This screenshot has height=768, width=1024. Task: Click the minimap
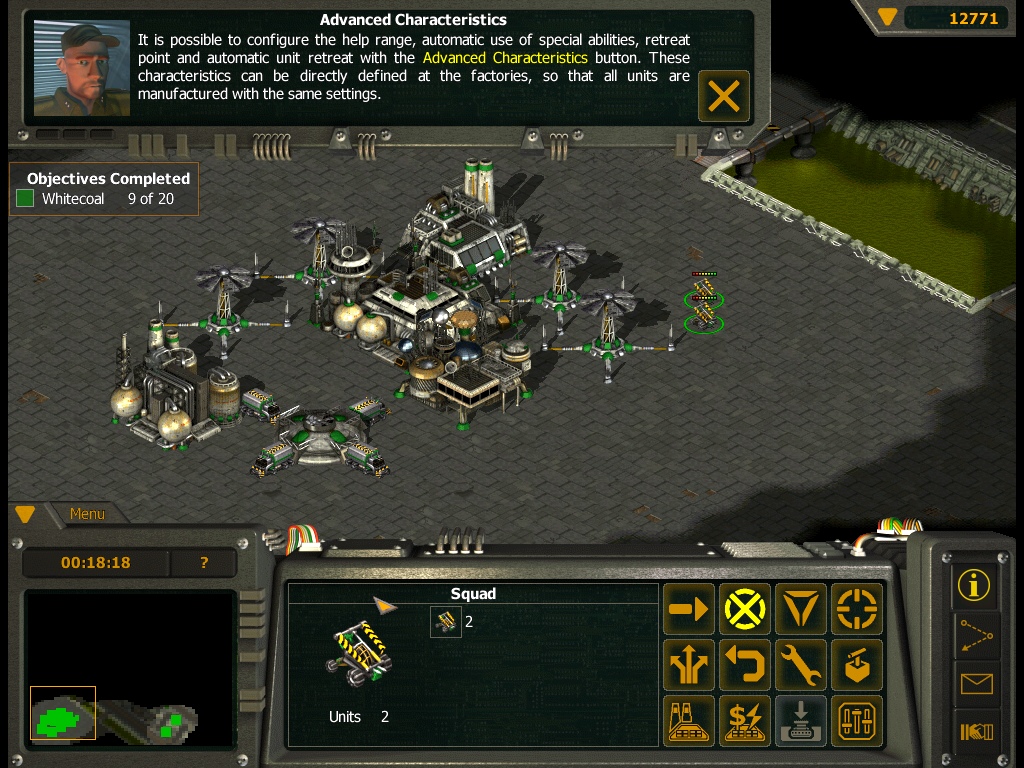tap(130, 670)
